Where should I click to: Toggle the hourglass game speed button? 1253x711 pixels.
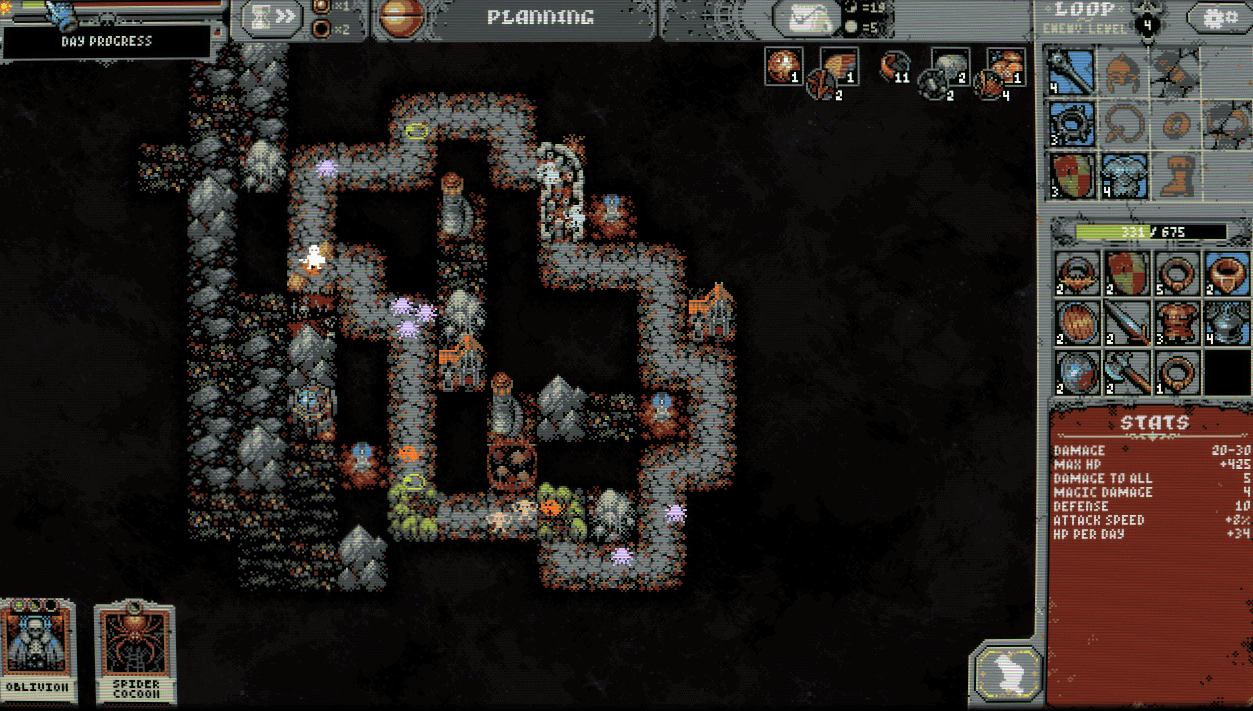coord(271,18)
